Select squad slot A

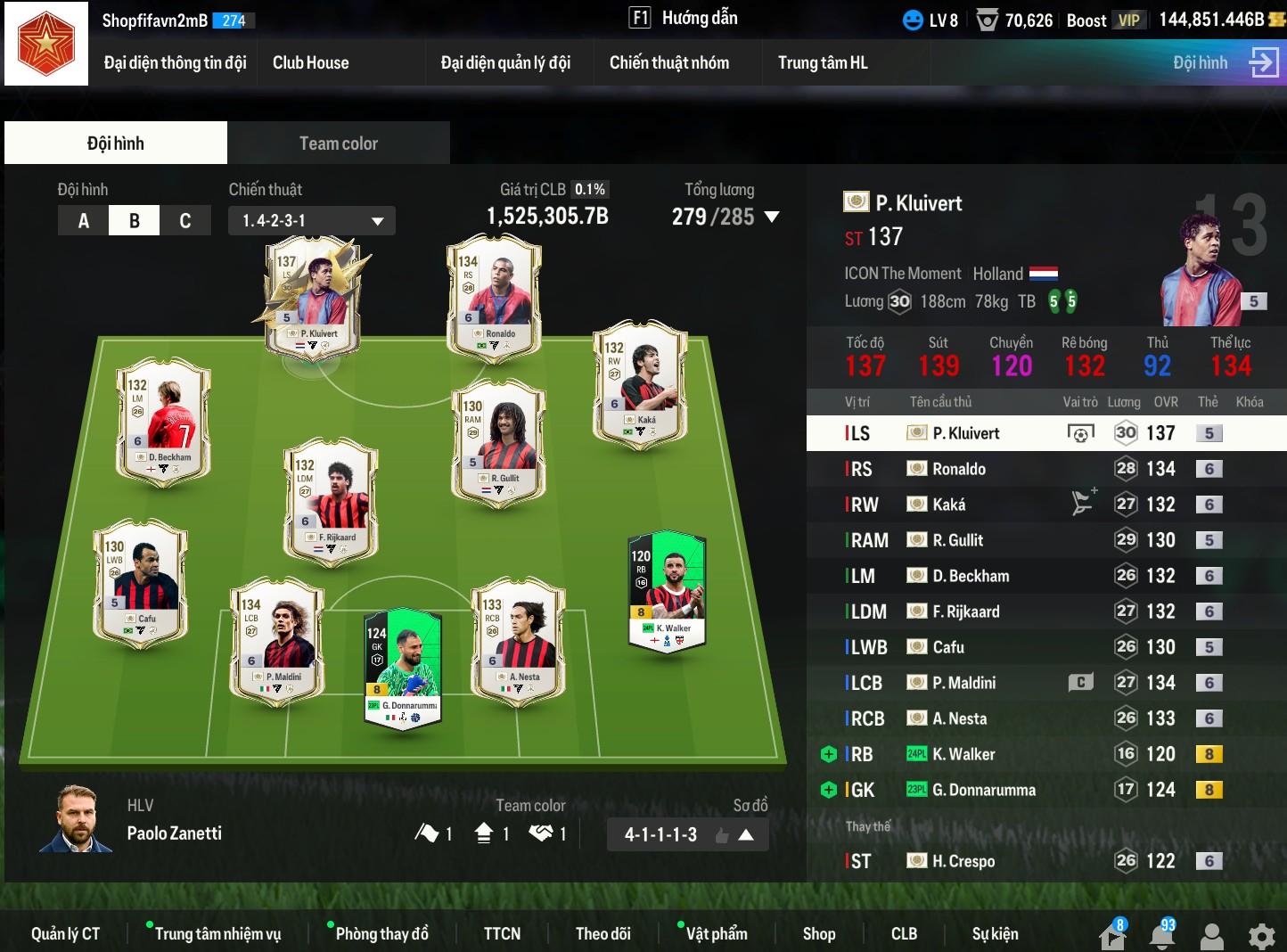[84, 221]
